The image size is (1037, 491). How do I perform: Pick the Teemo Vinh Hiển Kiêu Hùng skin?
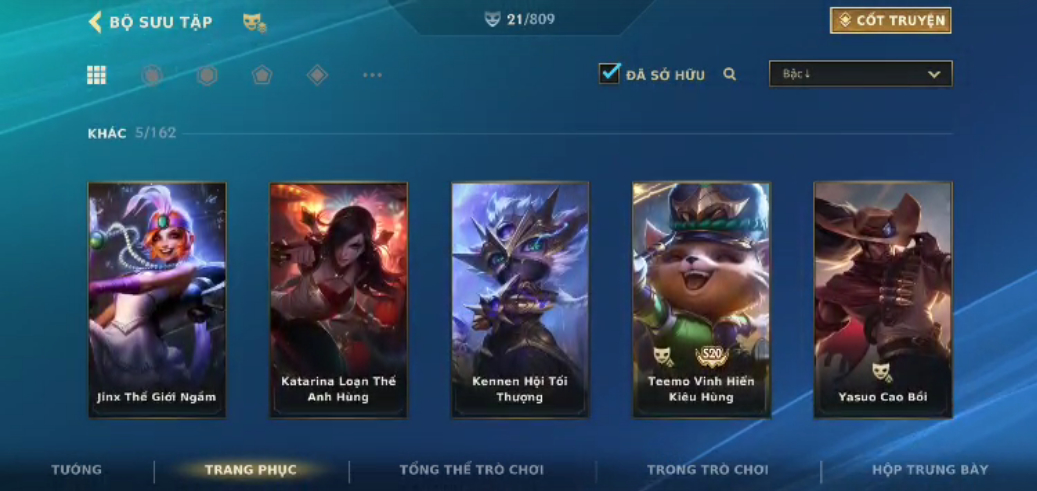701,298
